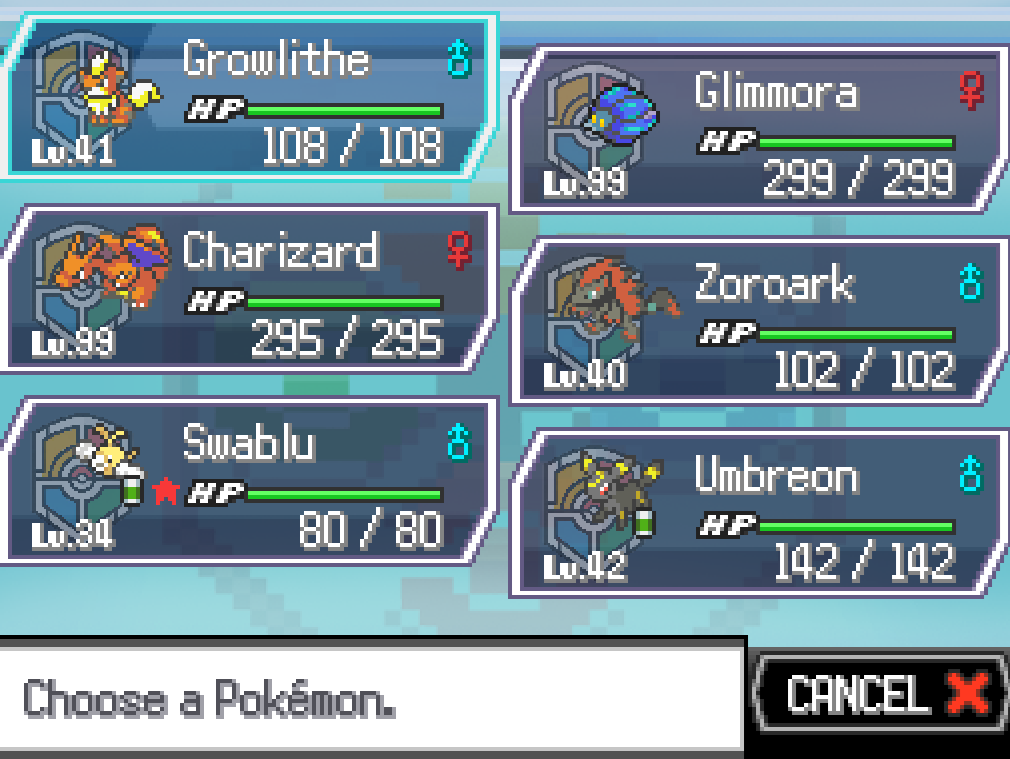1010x759 pixels.
Task: Choose Zoroark from the party
Action: 760,322
